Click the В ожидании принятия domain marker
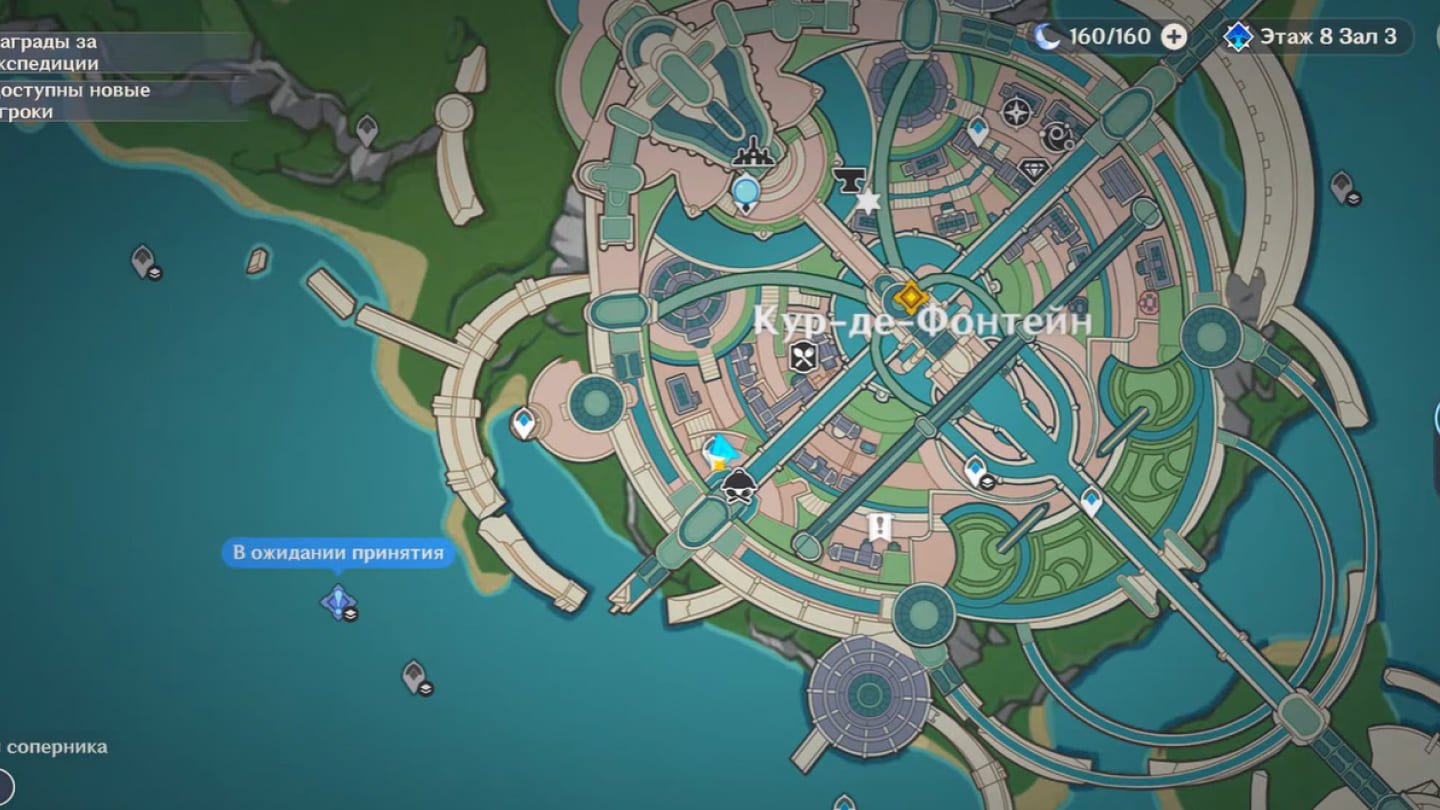1440x810 pixels. tap(338, 601)
